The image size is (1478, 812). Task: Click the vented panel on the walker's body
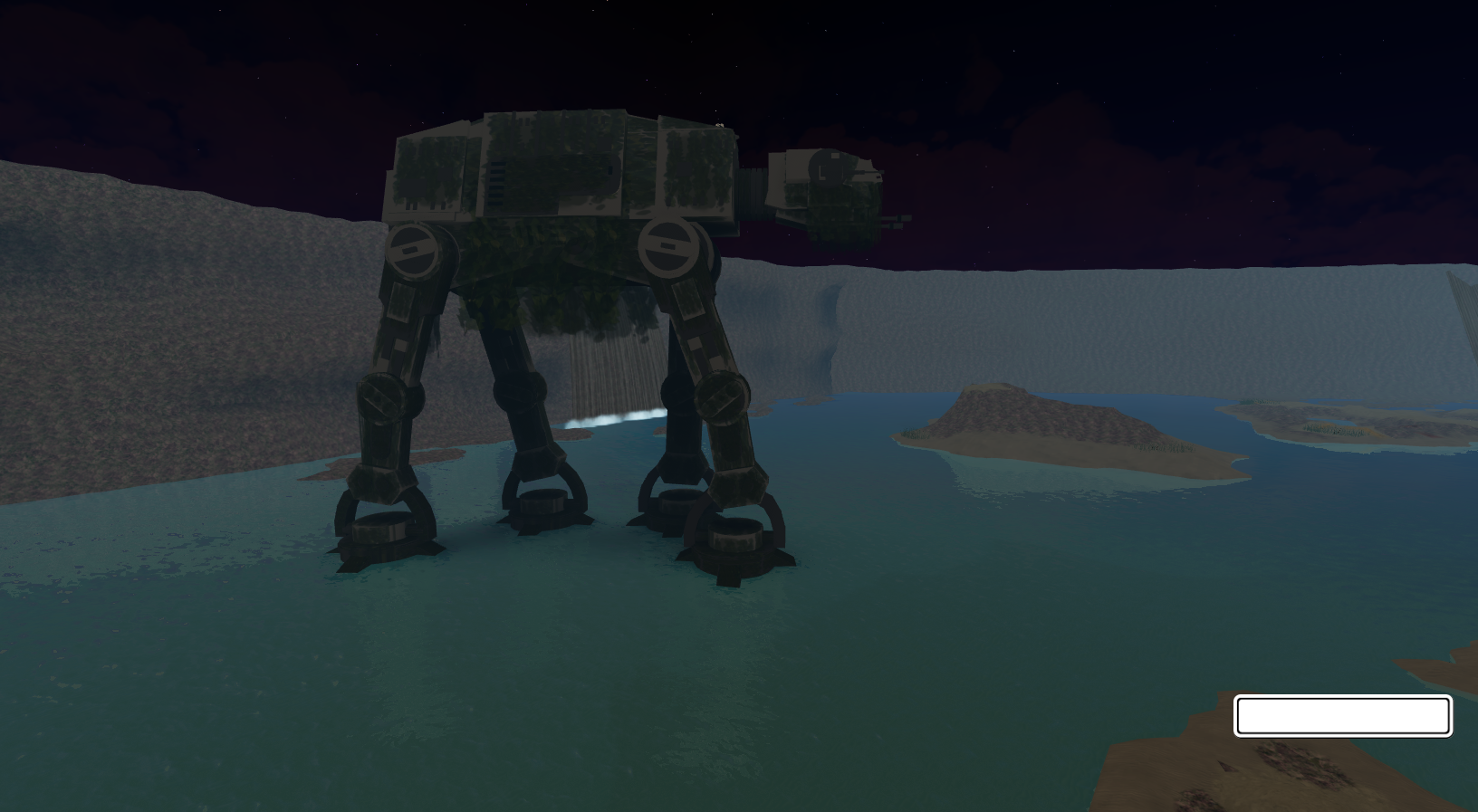(495, 181)
